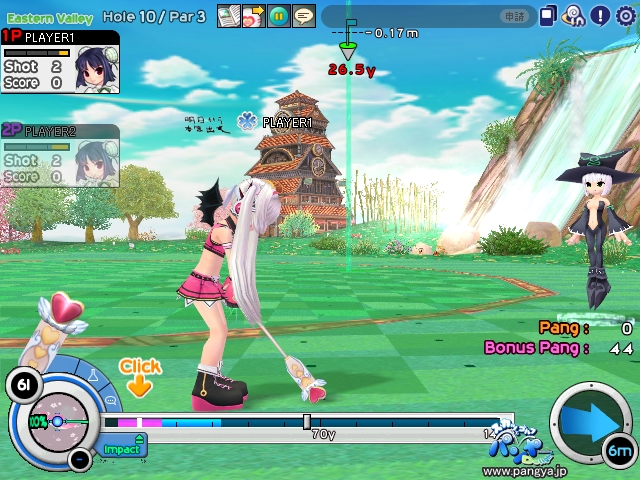Open the chat speech bubble icon
The height and width of the screenshot is (480, 640).
coord(304,16)
